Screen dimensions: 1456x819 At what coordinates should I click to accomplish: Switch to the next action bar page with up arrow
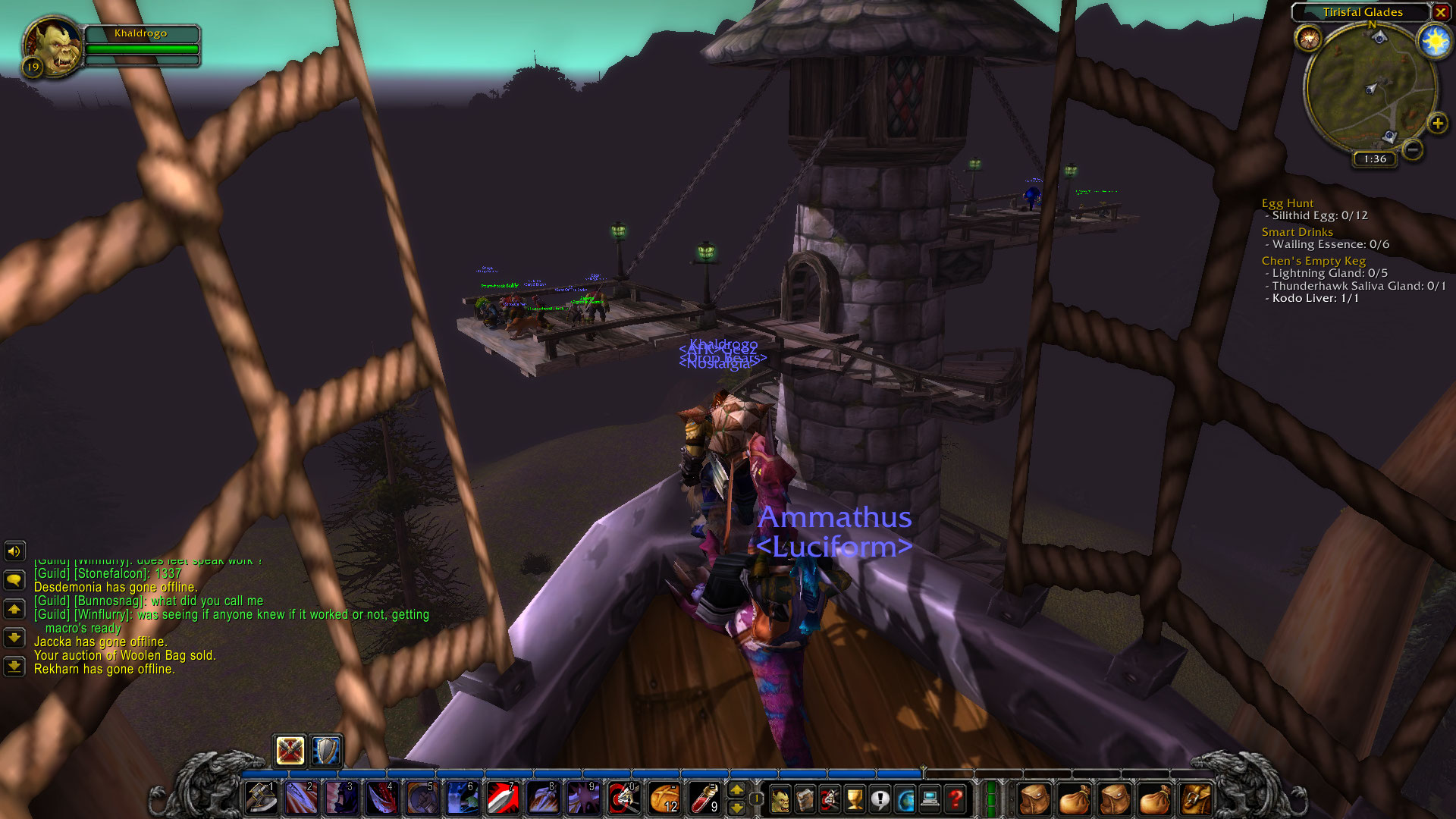[x=737, y=789]
